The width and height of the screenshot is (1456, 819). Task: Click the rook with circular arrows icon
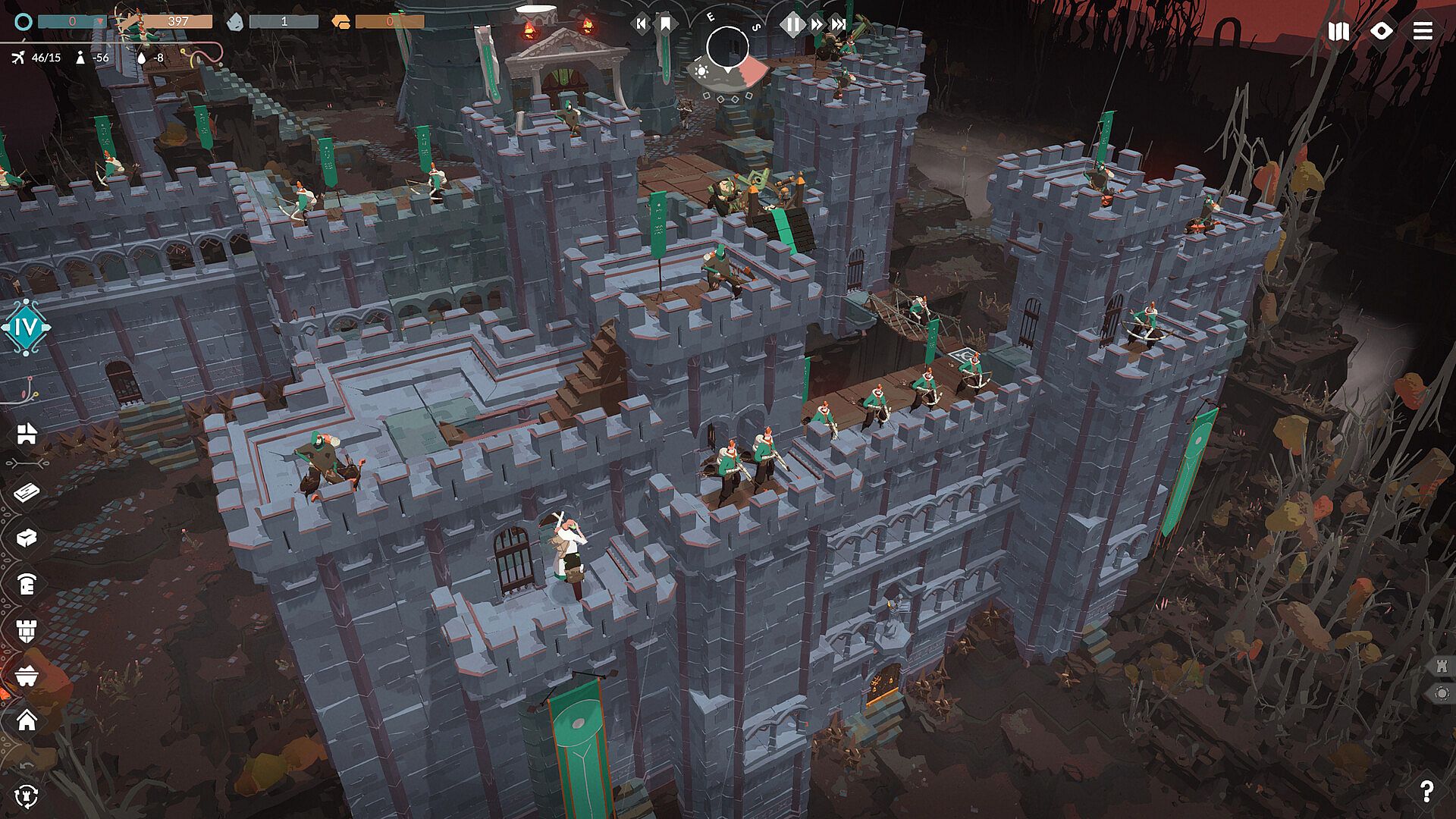point(27,795)
